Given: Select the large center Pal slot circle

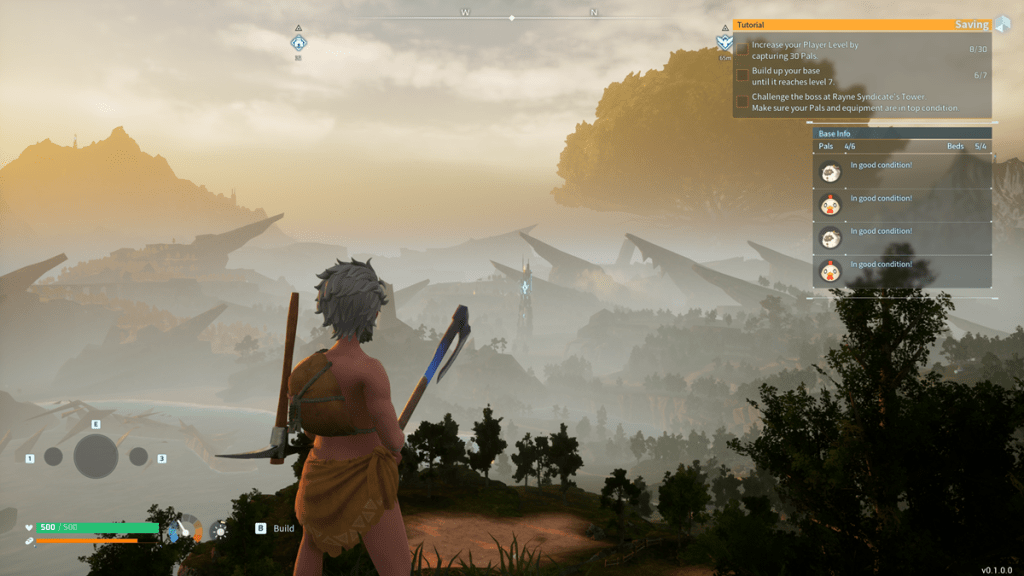Looking at the screenshot, I should (x=96, y=456).
